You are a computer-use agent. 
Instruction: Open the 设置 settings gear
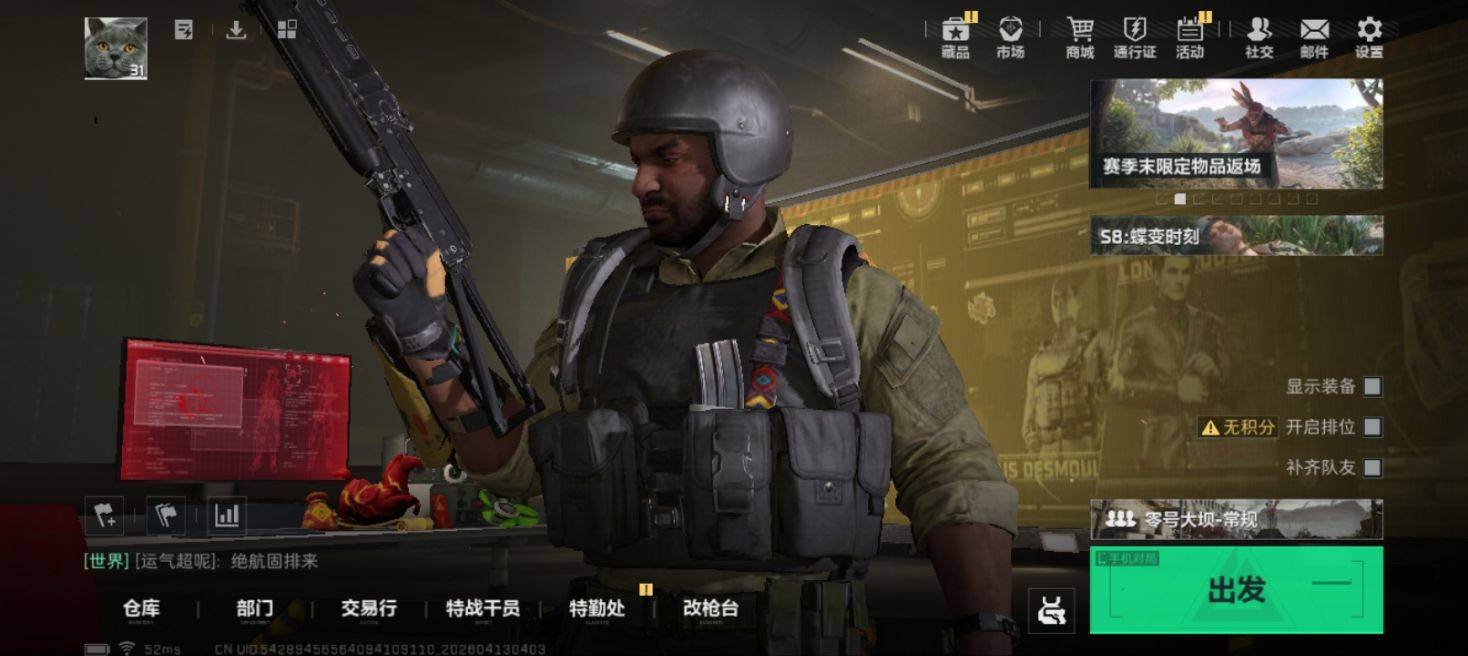click(x=1369, y=38)
